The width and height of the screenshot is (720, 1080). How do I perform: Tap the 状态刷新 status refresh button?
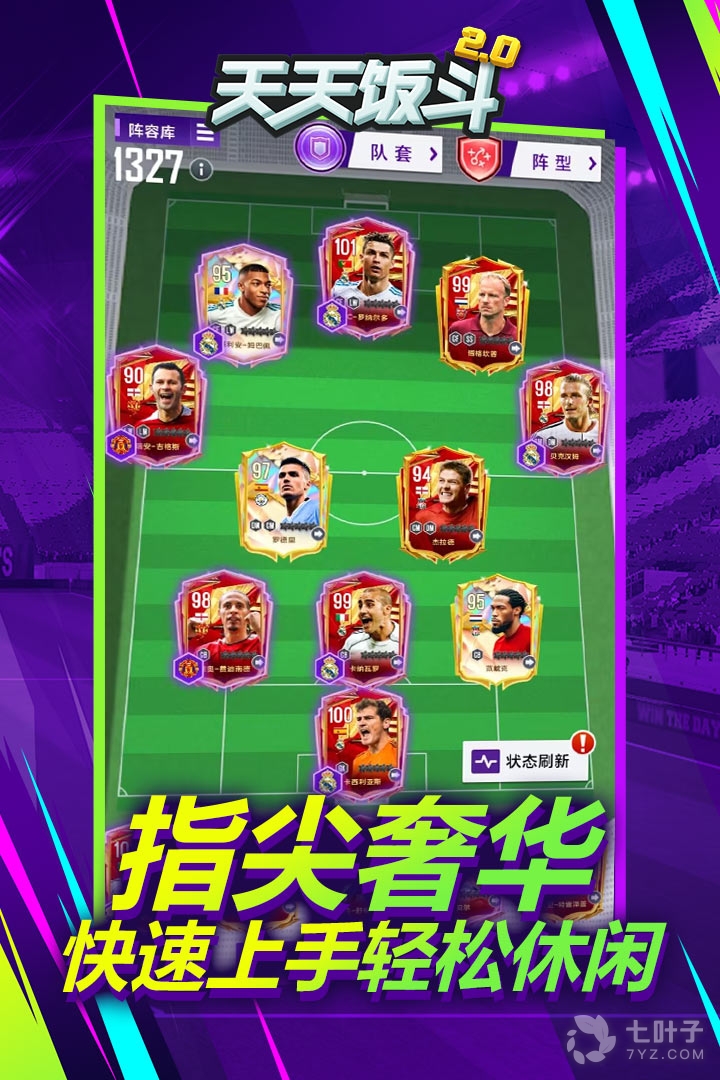tap(527, 761)
